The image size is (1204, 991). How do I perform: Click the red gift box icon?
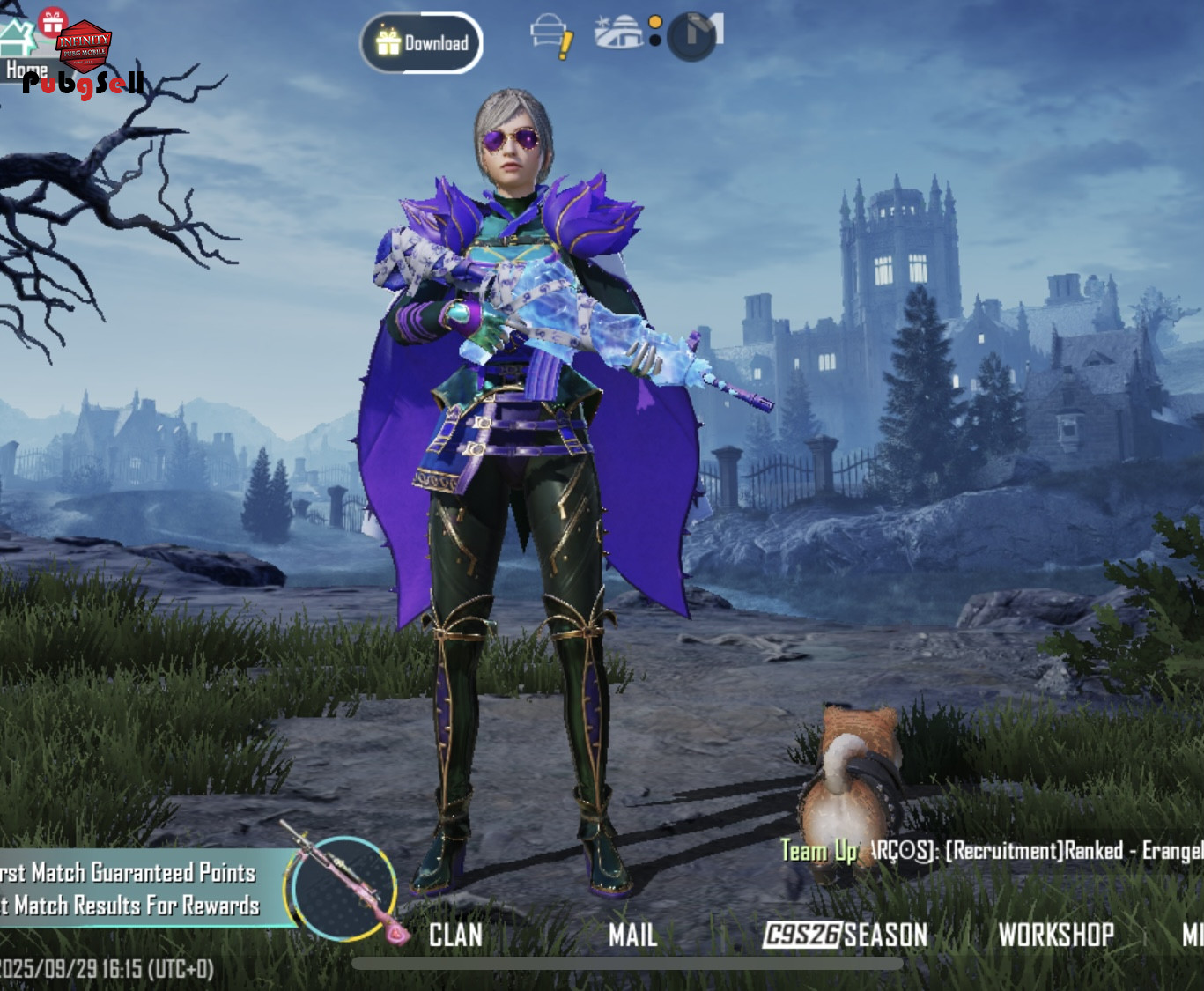click(53, 21)
